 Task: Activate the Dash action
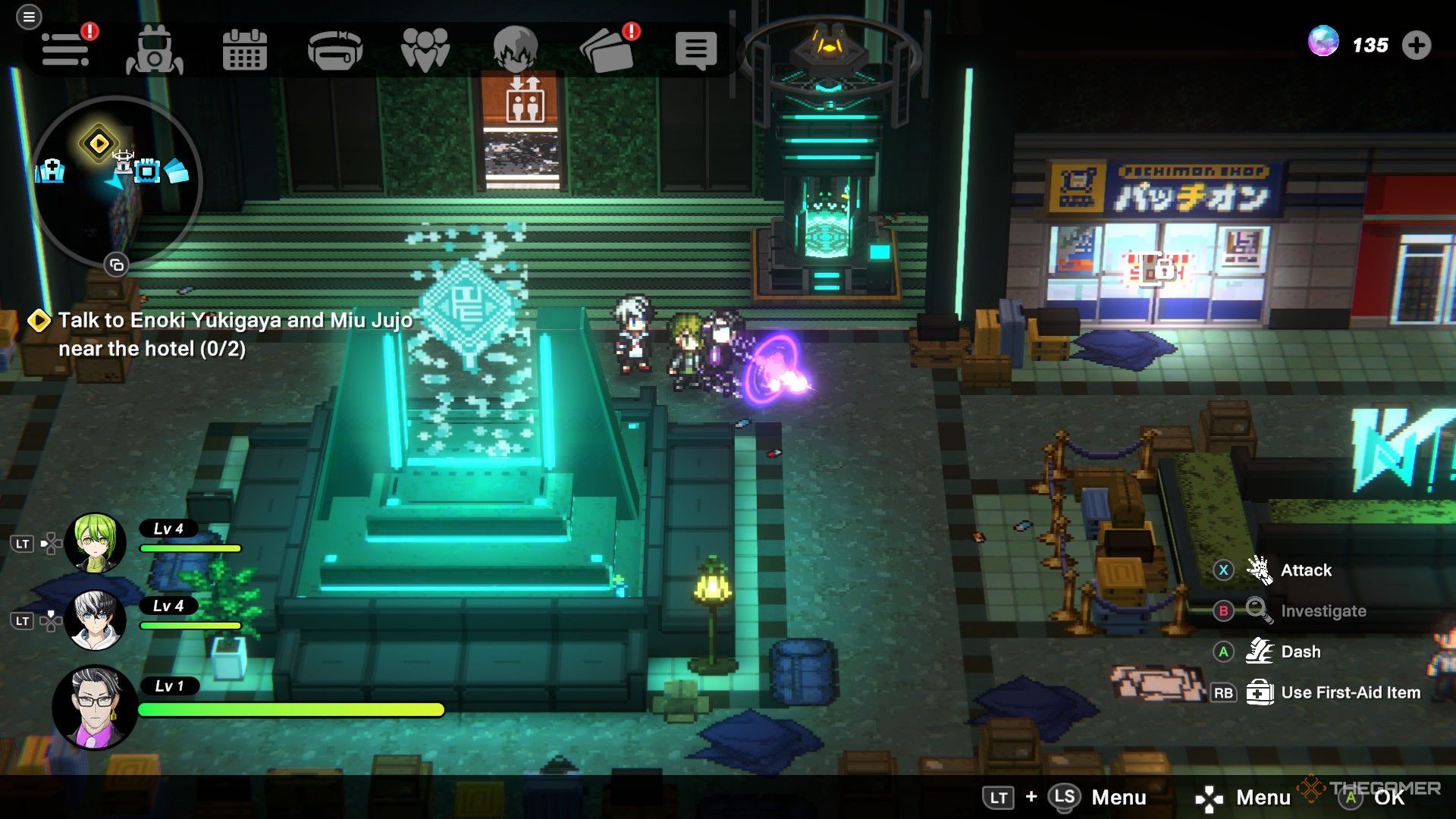(x=1300, y=651)
